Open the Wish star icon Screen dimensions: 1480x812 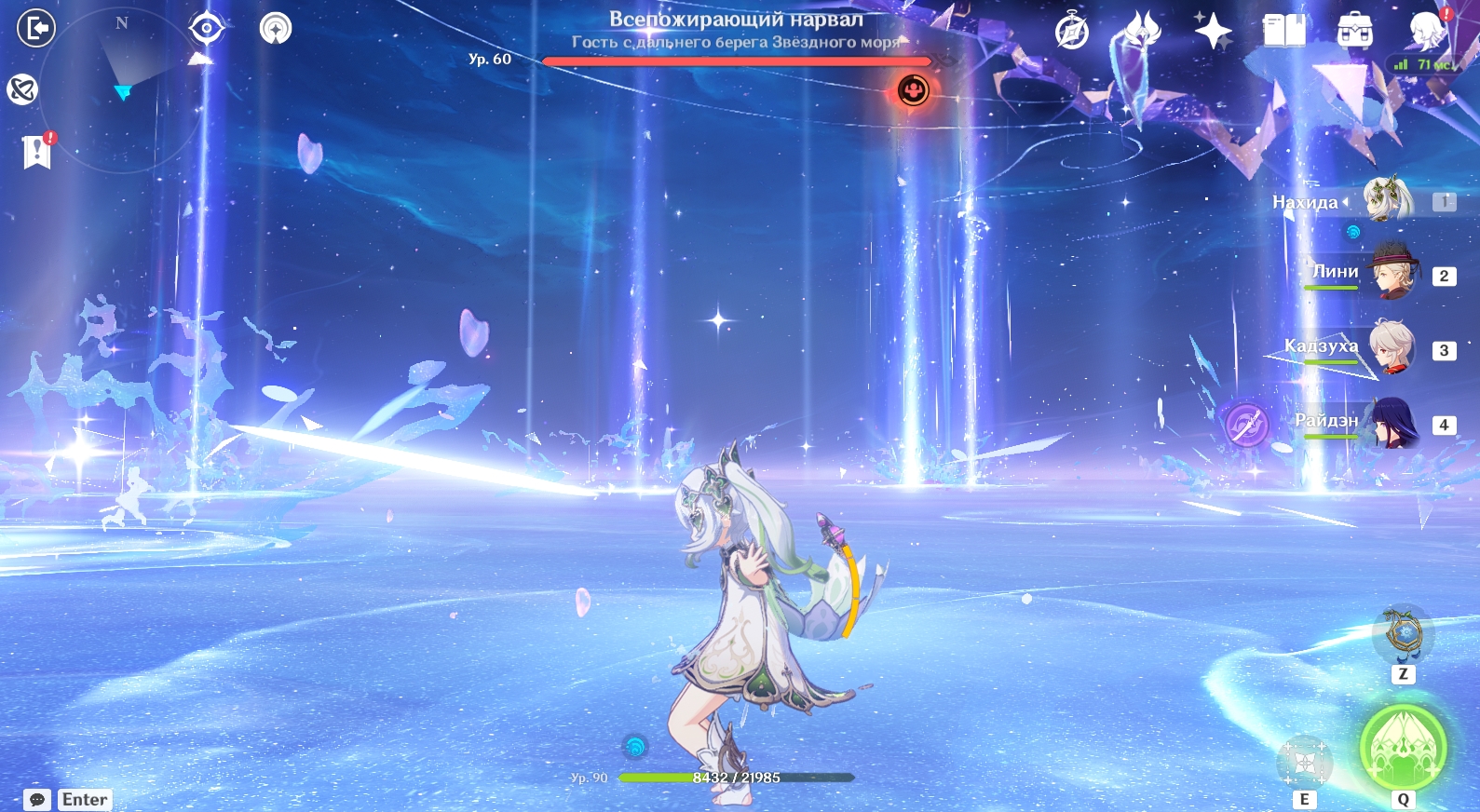[x=1213, y=32]
